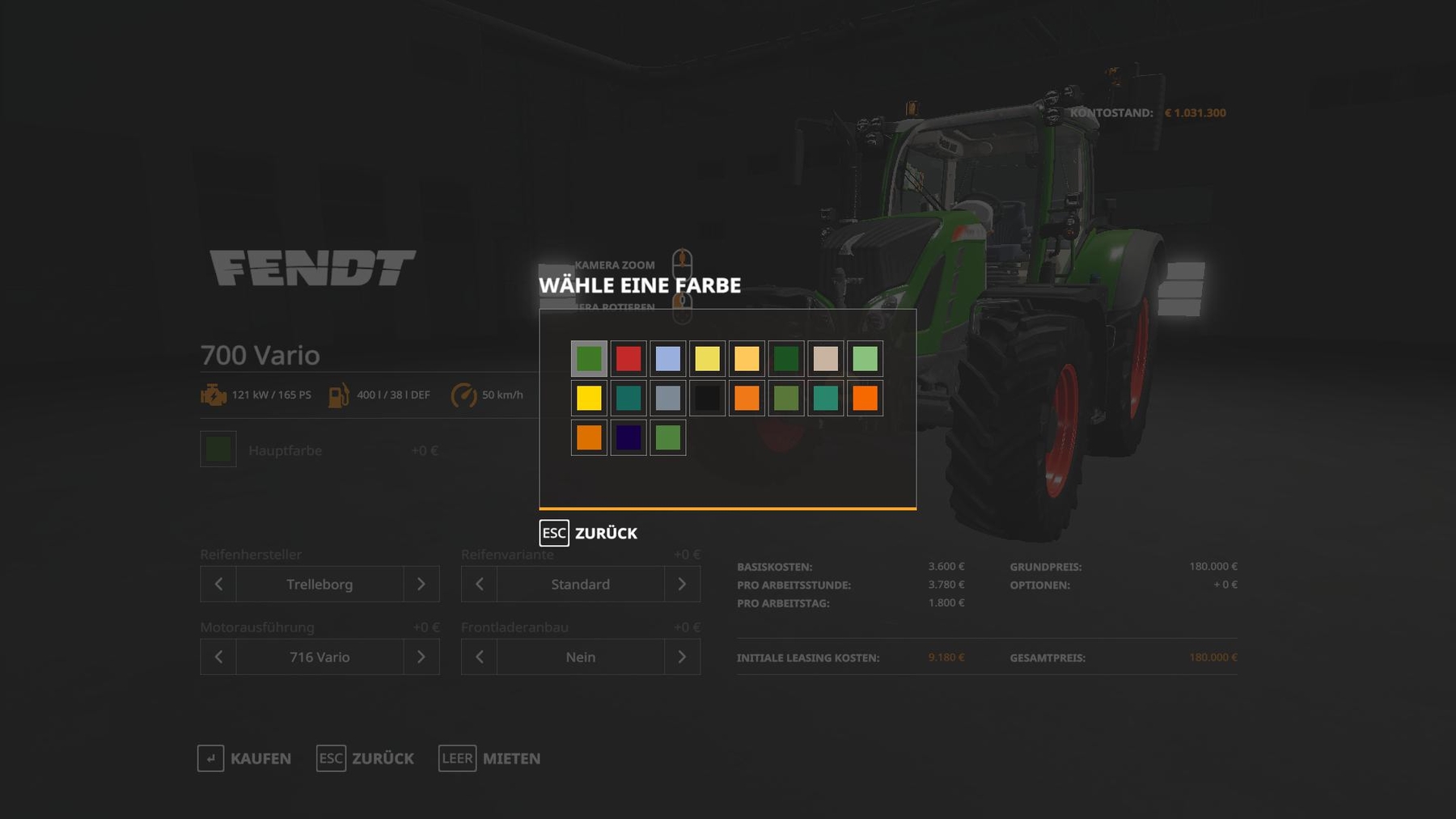This screenshot has height=819, width=1456.
Task: Select the dark navy purple swatch
Action: tap(629, 437)
